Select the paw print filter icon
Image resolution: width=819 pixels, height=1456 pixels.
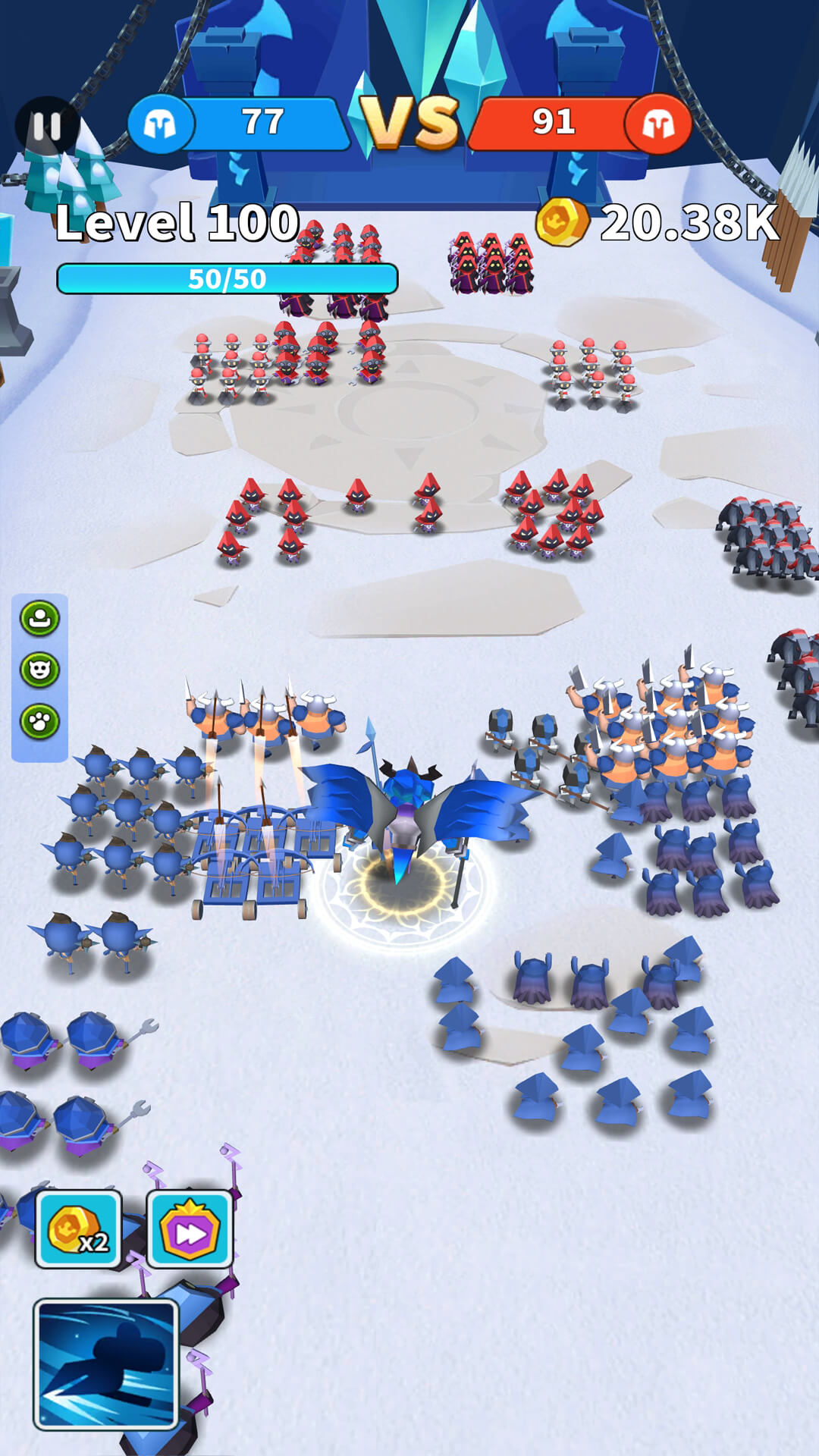[39, 722]
